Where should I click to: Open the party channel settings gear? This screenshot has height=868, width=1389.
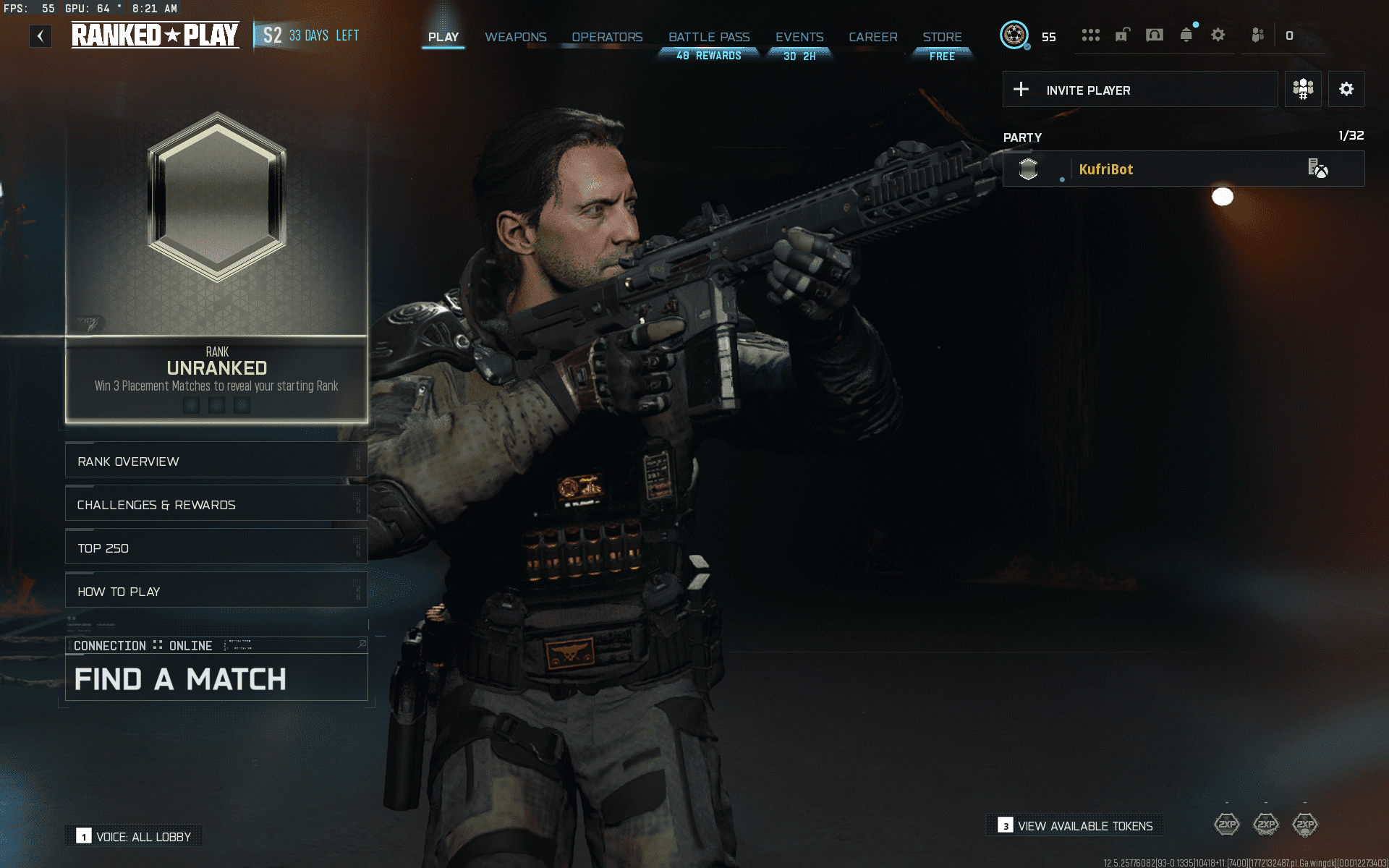[x=1346, y=89]
